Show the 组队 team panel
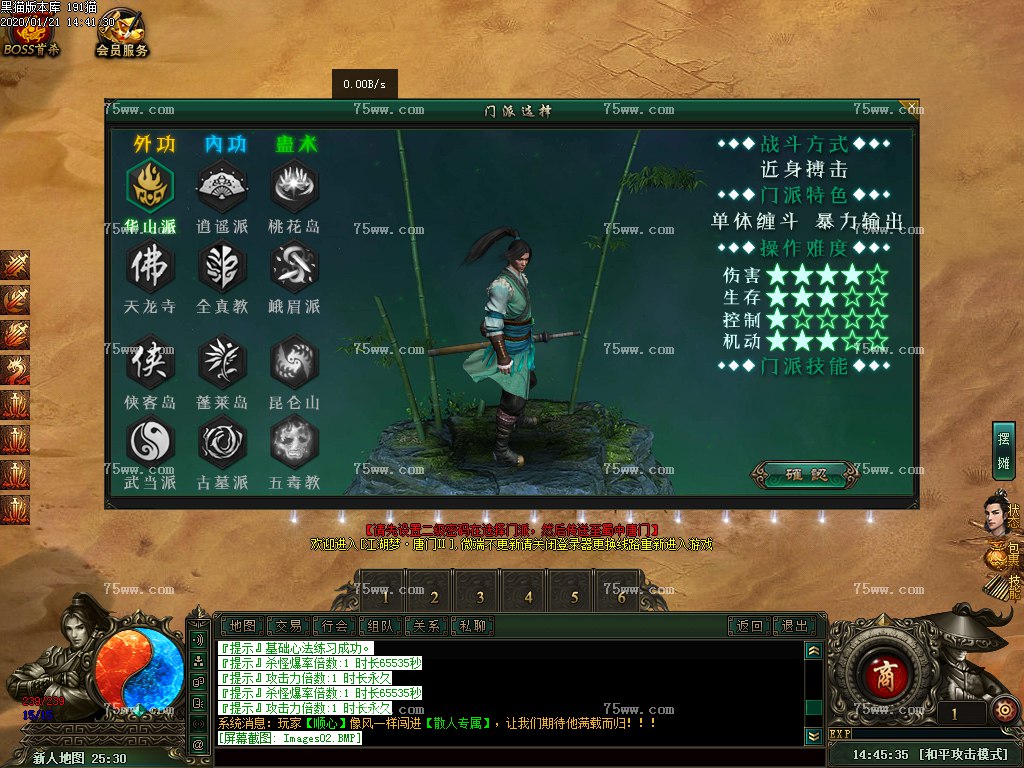This screenshot has width=1024, height=768. point(382,626)
